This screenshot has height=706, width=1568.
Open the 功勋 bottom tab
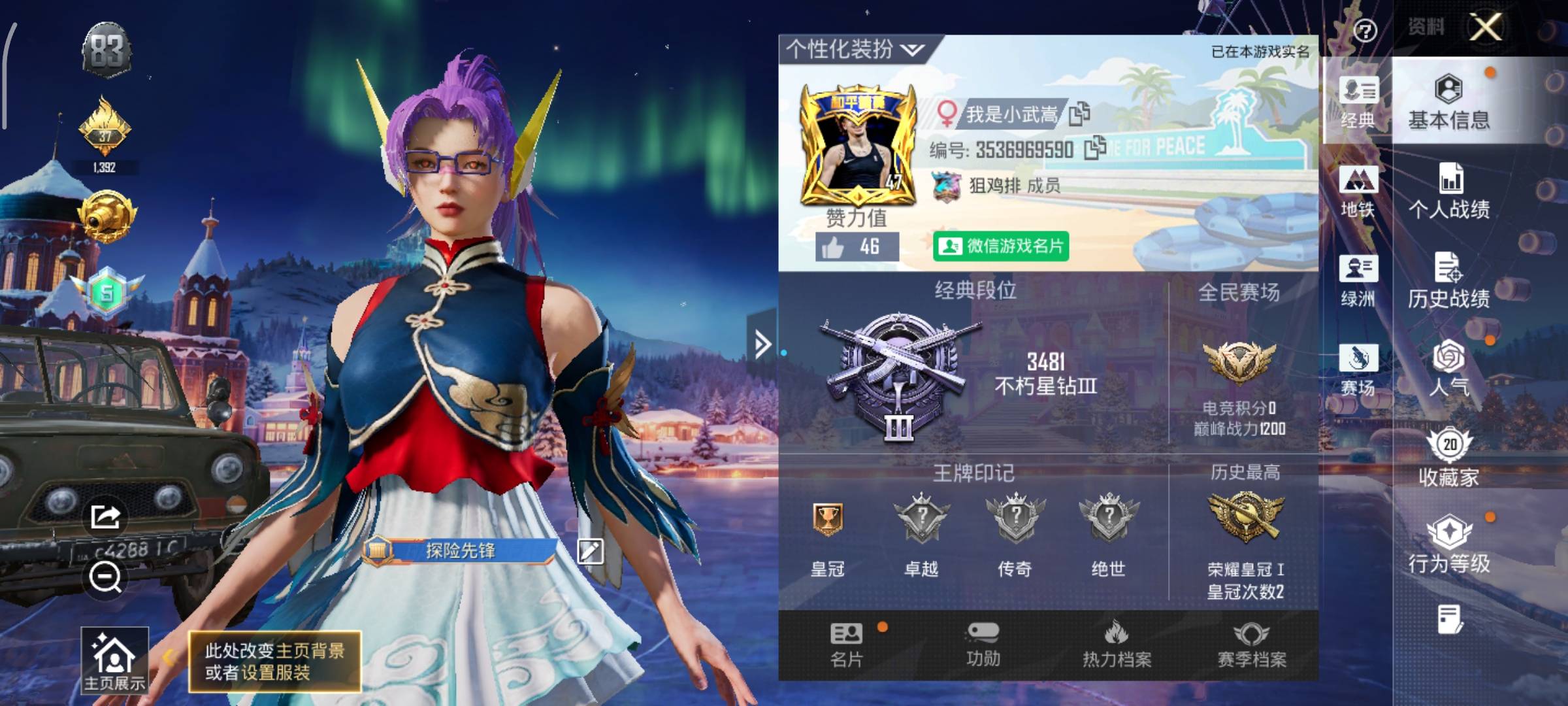(983, 645)
